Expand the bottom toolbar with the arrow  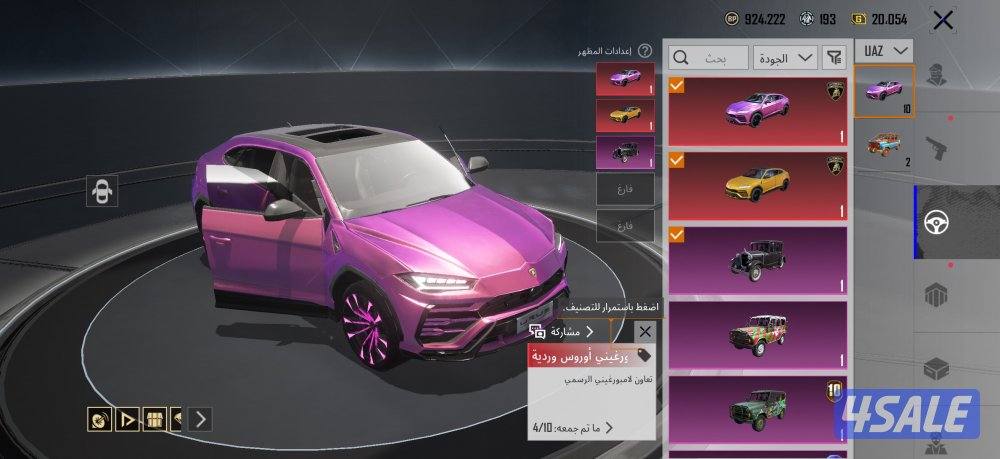200,419
